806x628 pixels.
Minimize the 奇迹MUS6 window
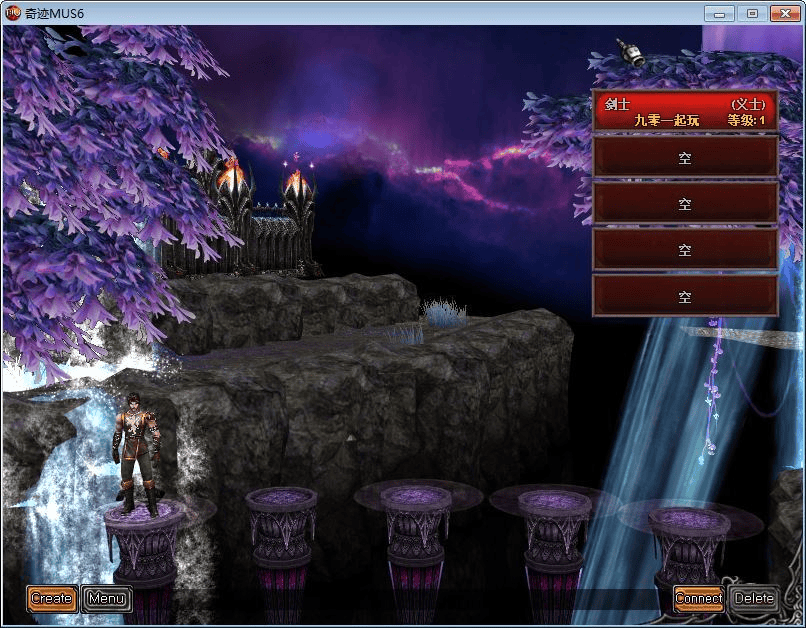pos(720,13)
